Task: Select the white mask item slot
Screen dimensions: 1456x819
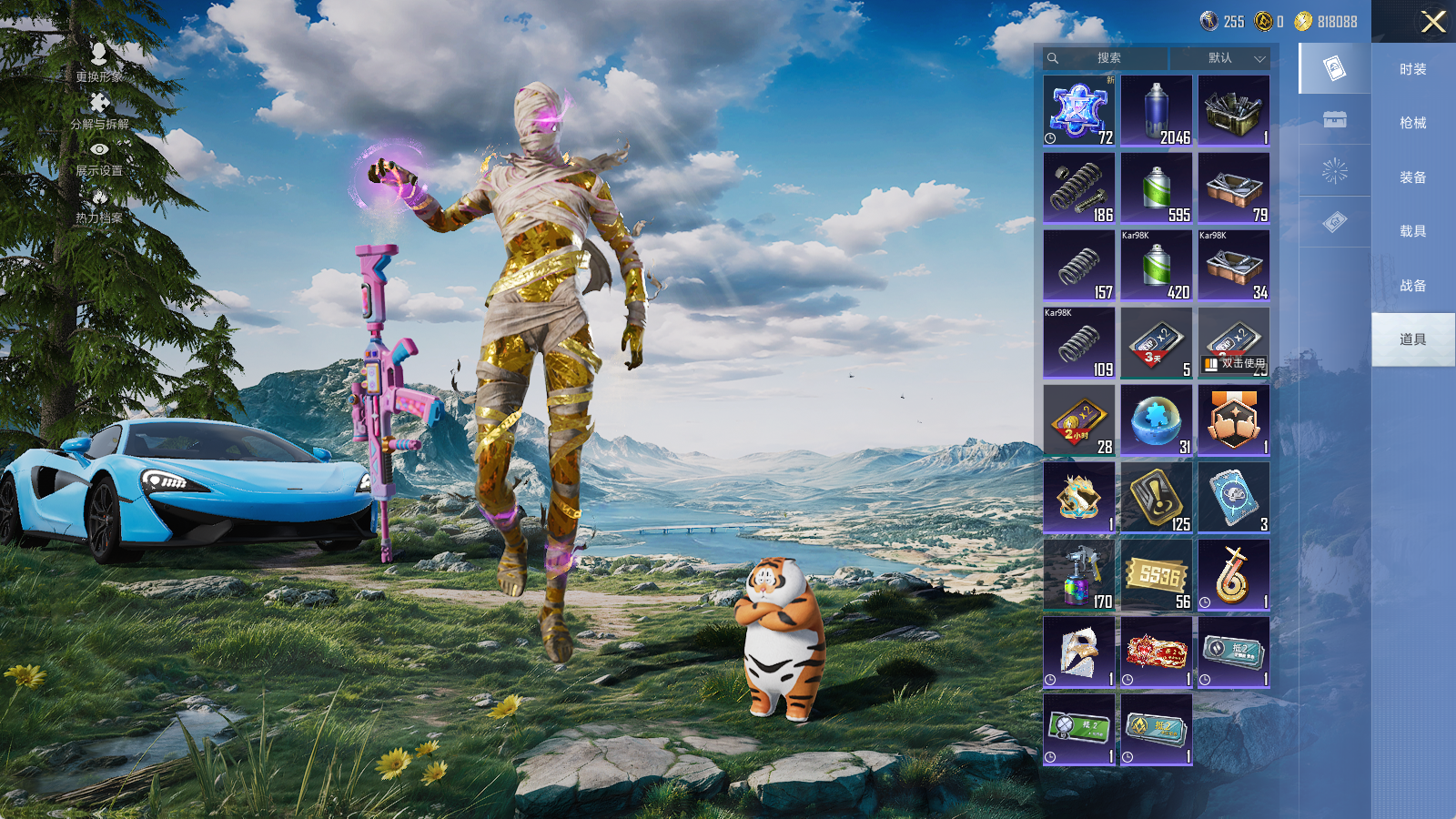Action: click(1078, 652)
